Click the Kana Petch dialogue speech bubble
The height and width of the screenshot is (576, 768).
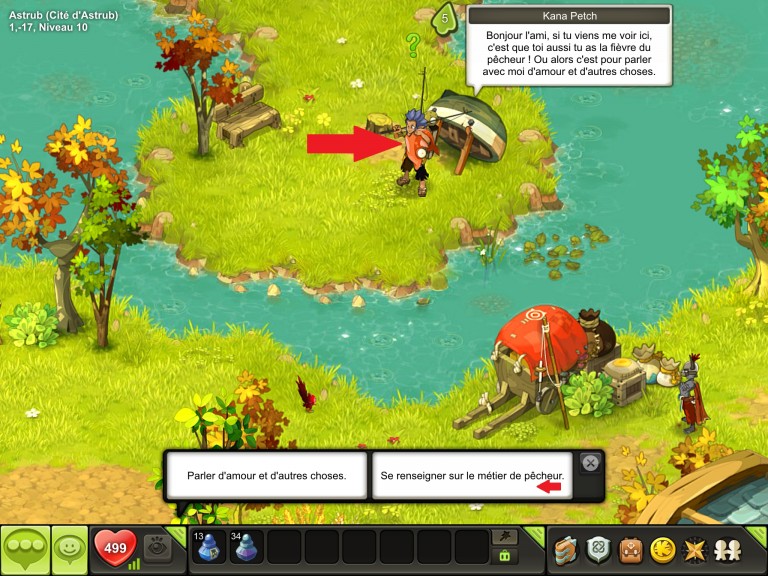(x=569, y=51)
